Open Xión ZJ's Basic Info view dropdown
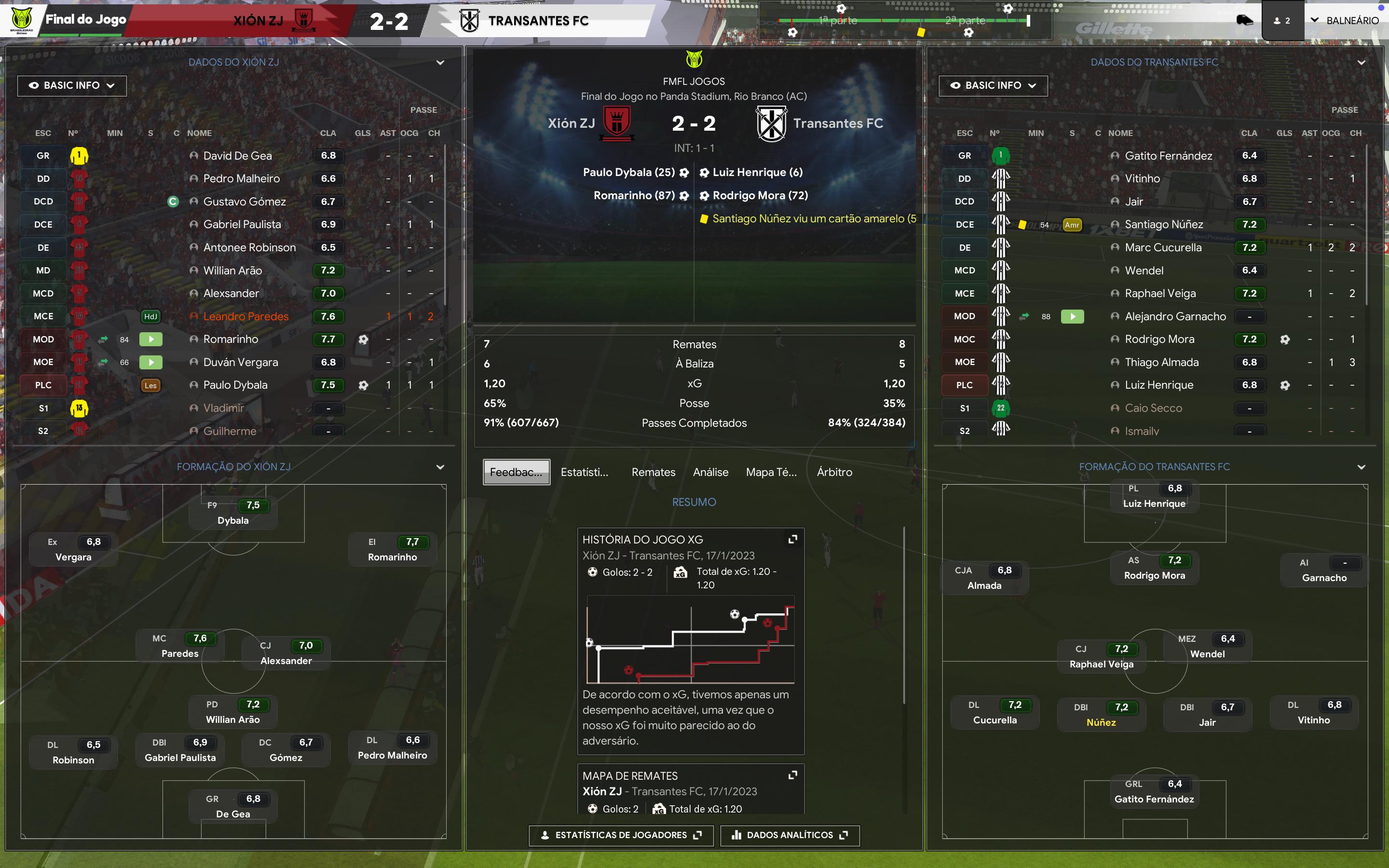Viewport: 1389px width, 868px height. point(72,85)
